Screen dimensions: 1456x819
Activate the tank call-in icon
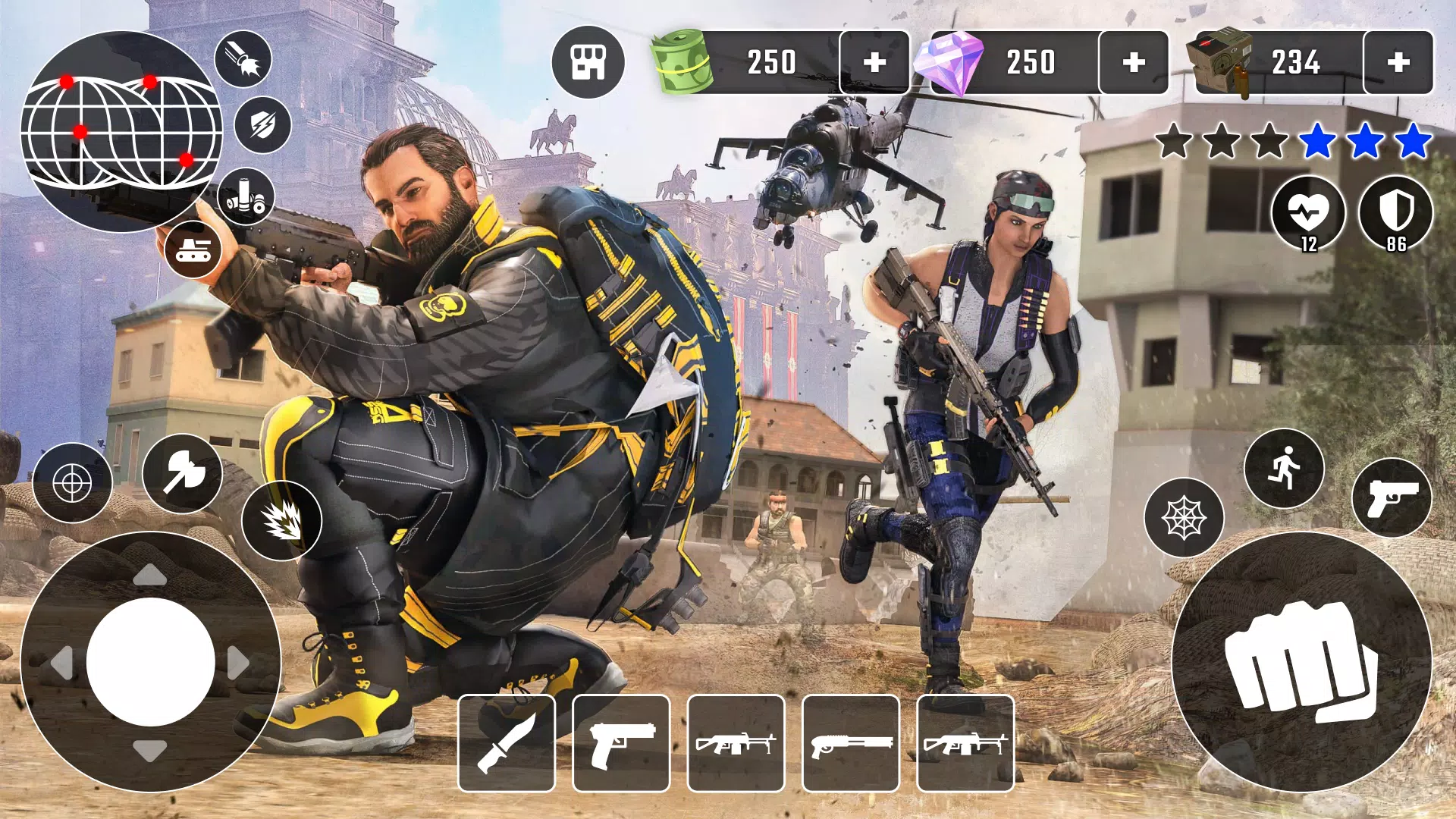tap(194, 250)
